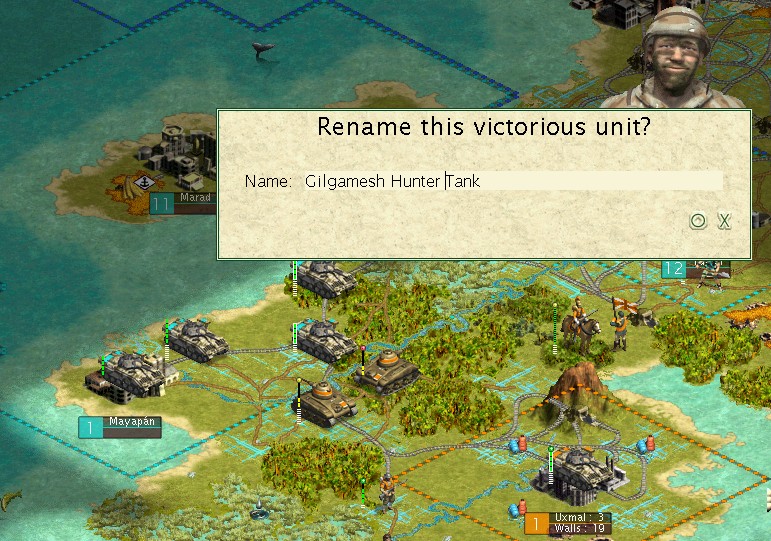Click the unit name text field
This screenshot has width=771, height=541.
512,181
